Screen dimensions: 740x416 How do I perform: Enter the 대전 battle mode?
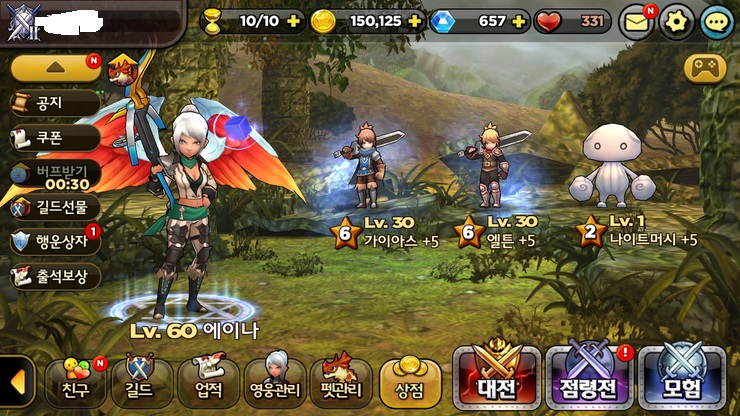click(494, 378)
